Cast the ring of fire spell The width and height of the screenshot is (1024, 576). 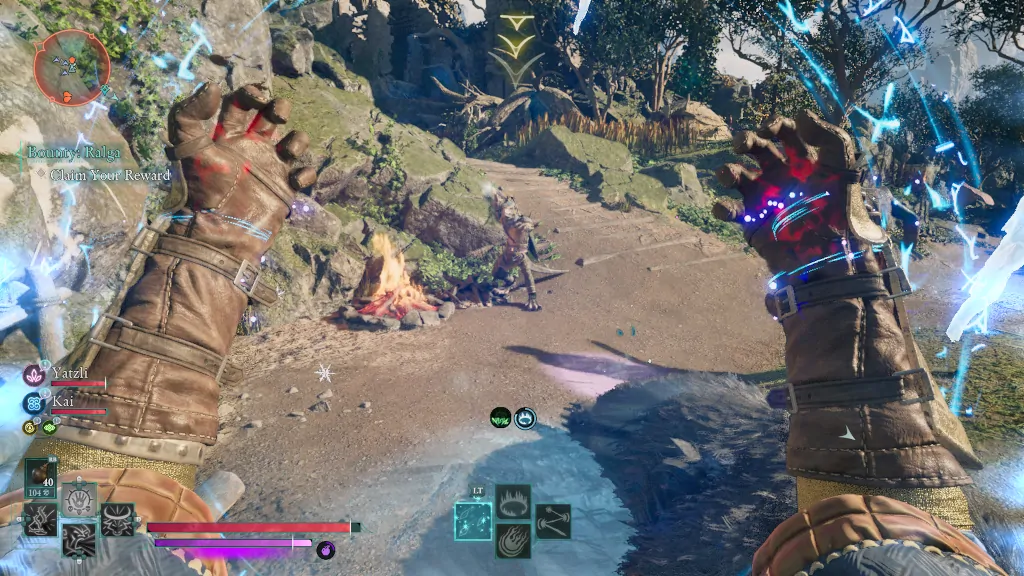coord(513,501)
